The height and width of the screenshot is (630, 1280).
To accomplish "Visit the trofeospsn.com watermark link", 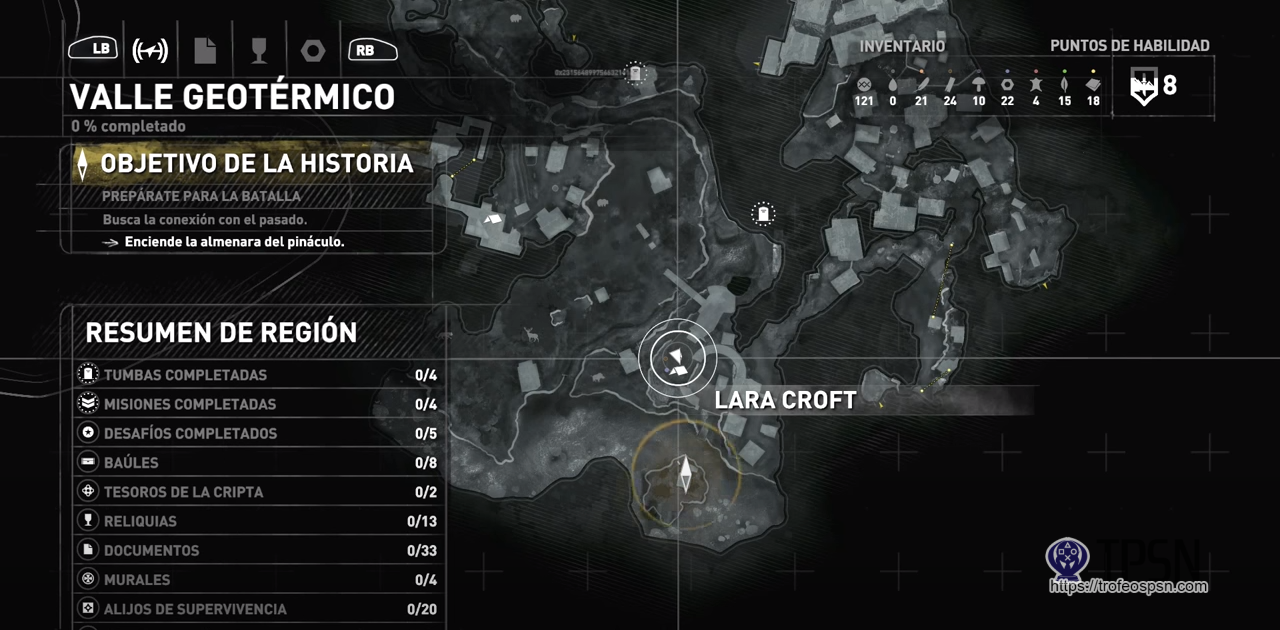I will pyautogui.click(x=1127, y=587).
